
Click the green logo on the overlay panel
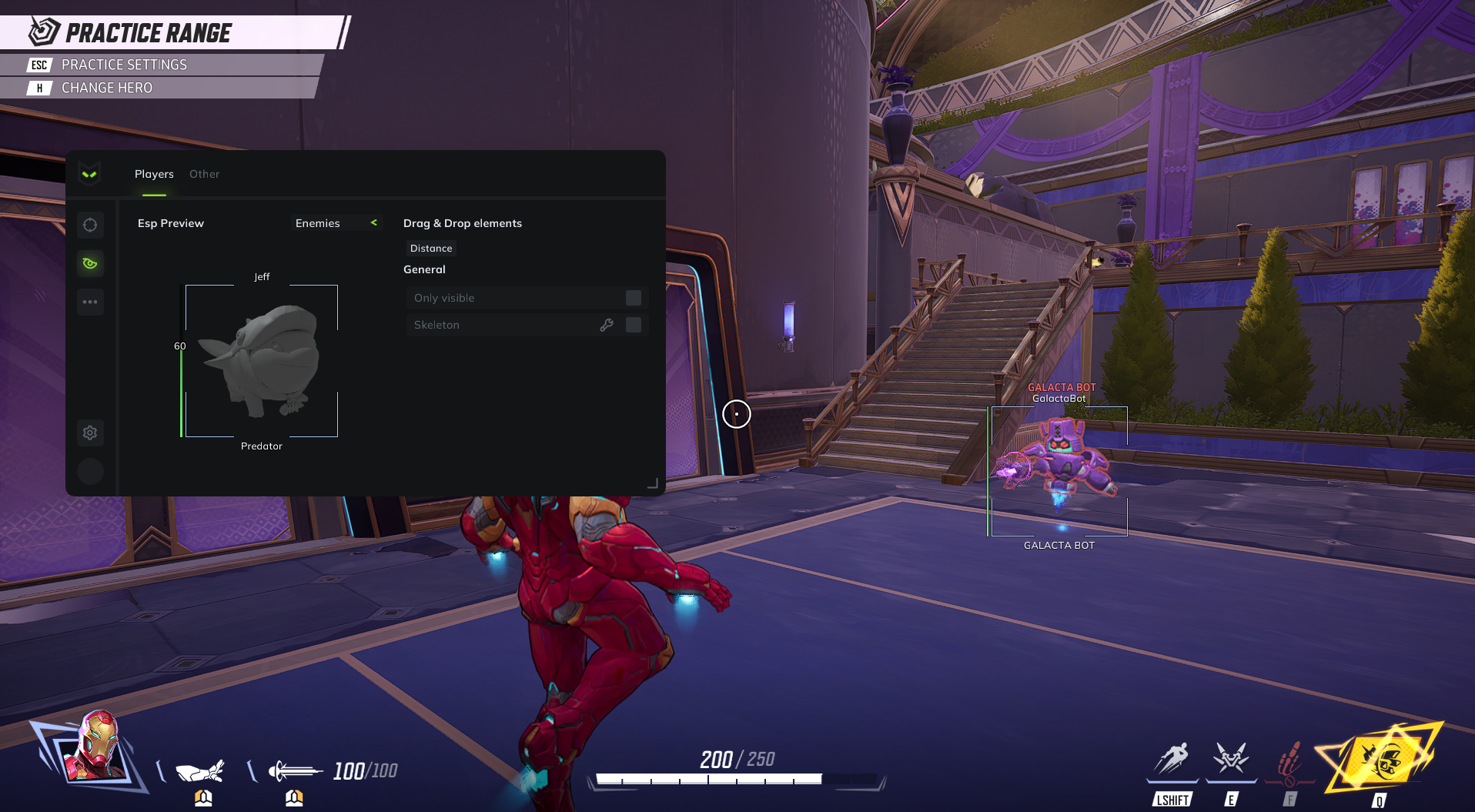pyautogui.click(x=89, y=174)
